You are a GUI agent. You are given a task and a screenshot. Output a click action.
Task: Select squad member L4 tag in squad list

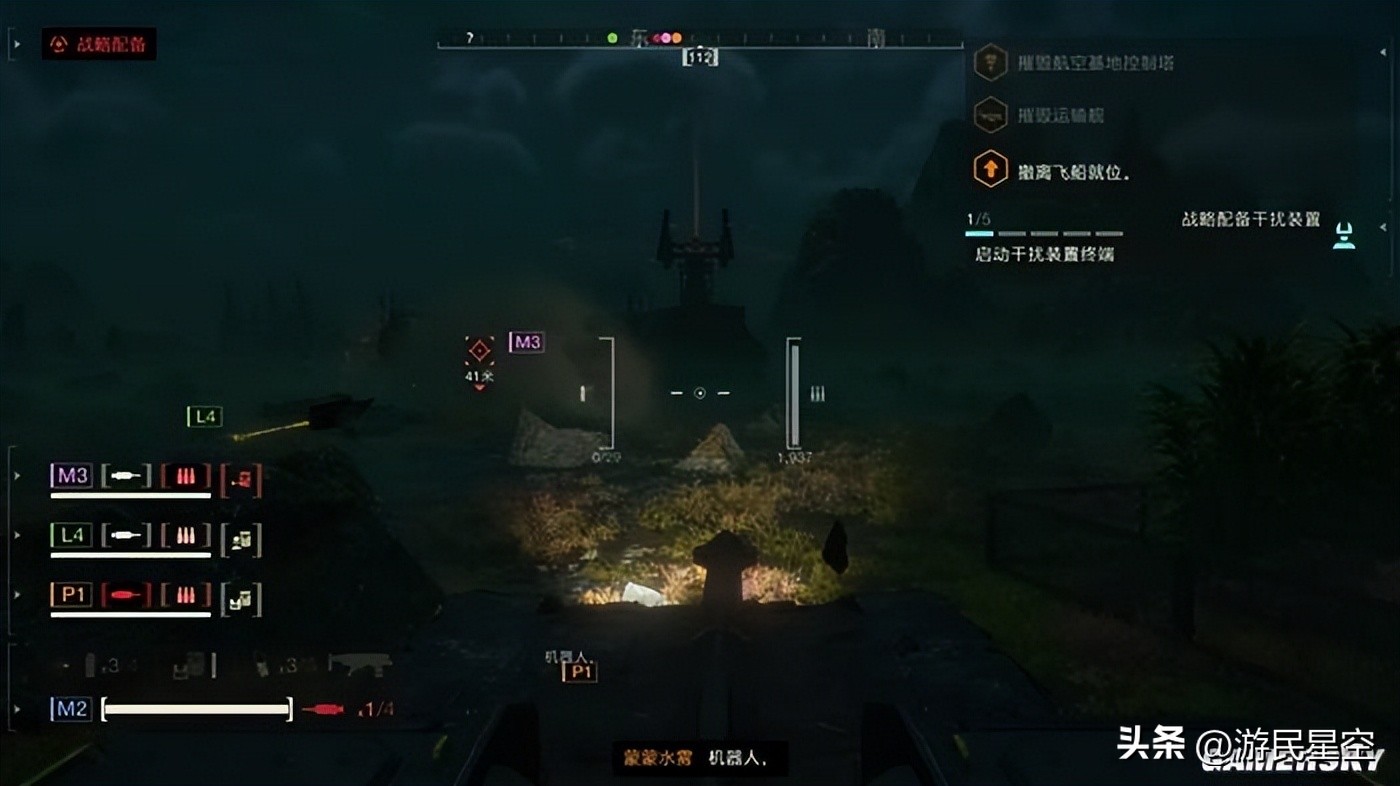tap(71, 536)
